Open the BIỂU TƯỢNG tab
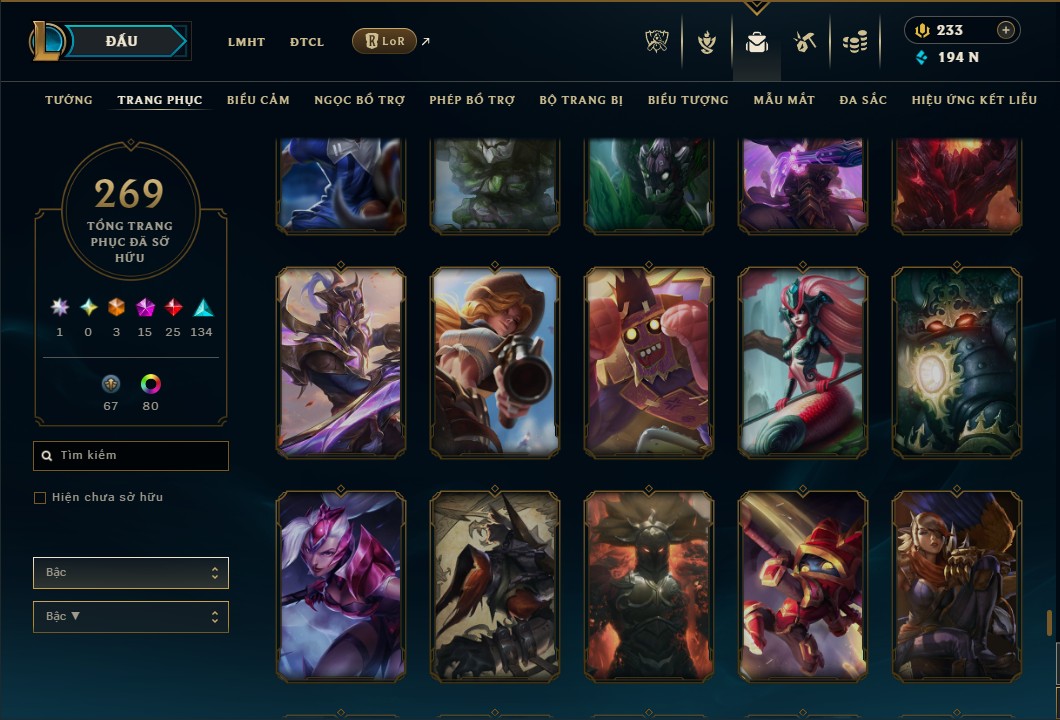 pyautogui.click(x=688, y=100)
